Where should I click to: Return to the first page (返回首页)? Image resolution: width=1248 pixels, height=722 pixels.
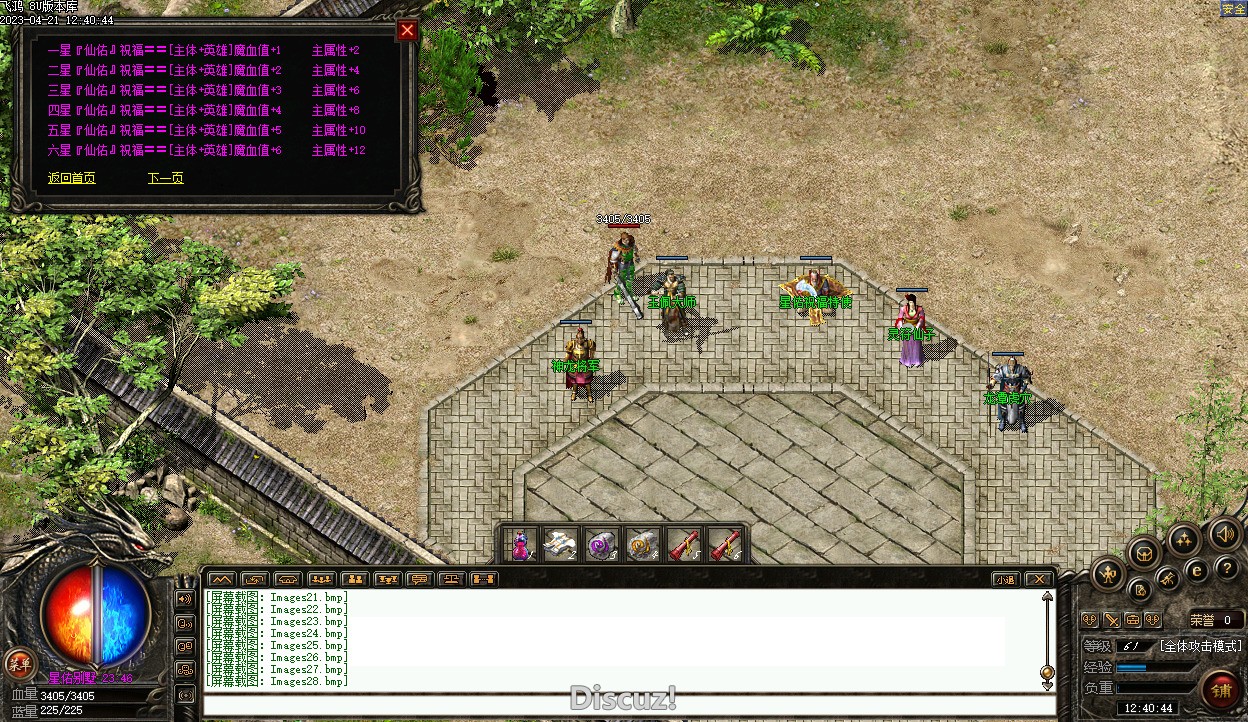coord(72,178)
